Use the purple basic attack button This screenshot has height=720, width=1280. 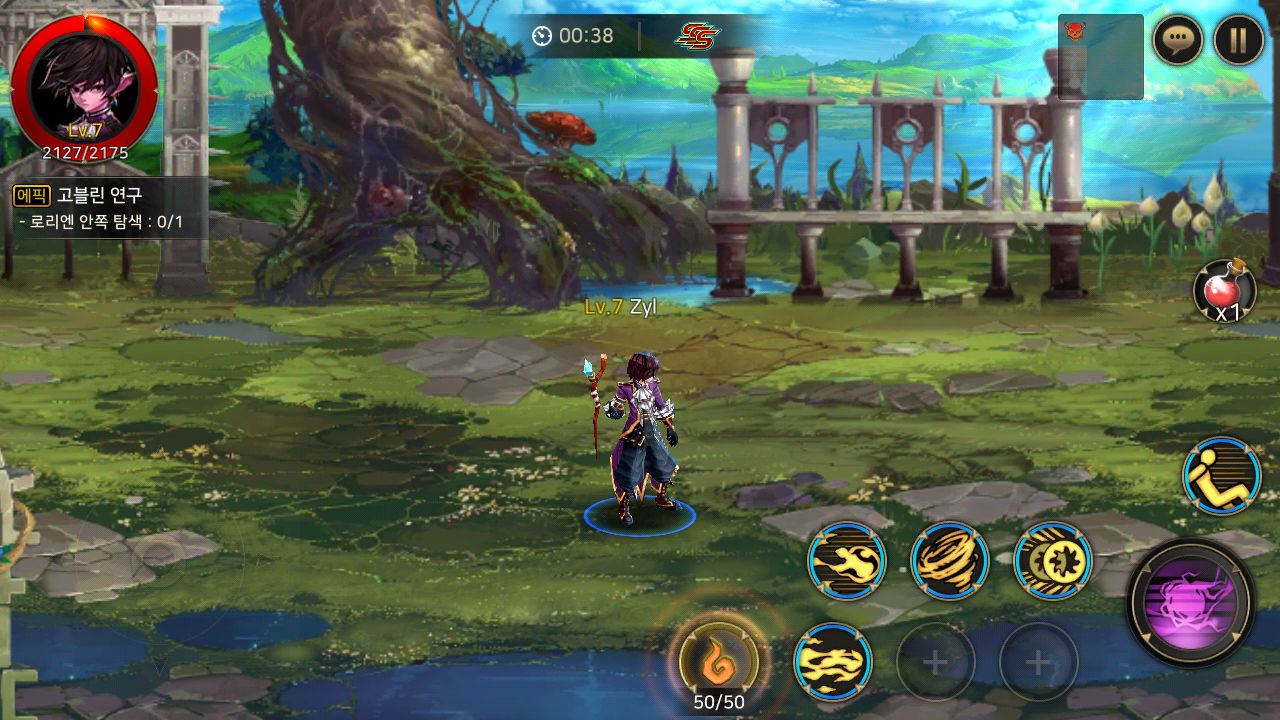click(x=1190, y=602)
